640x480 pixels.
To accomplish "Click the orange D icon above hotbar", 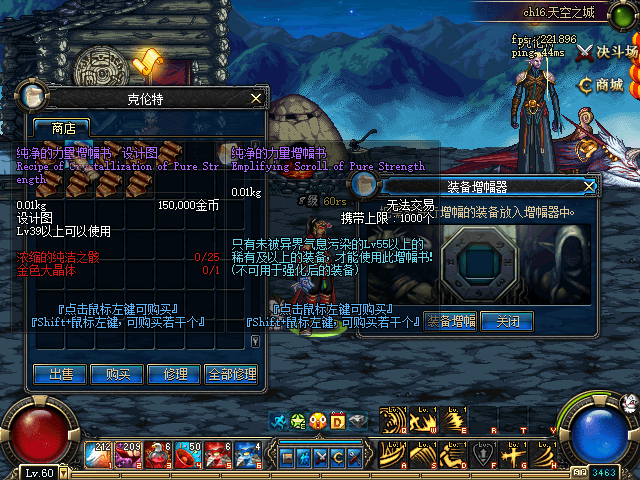I will pyautogui.click(x=337, y=421).
